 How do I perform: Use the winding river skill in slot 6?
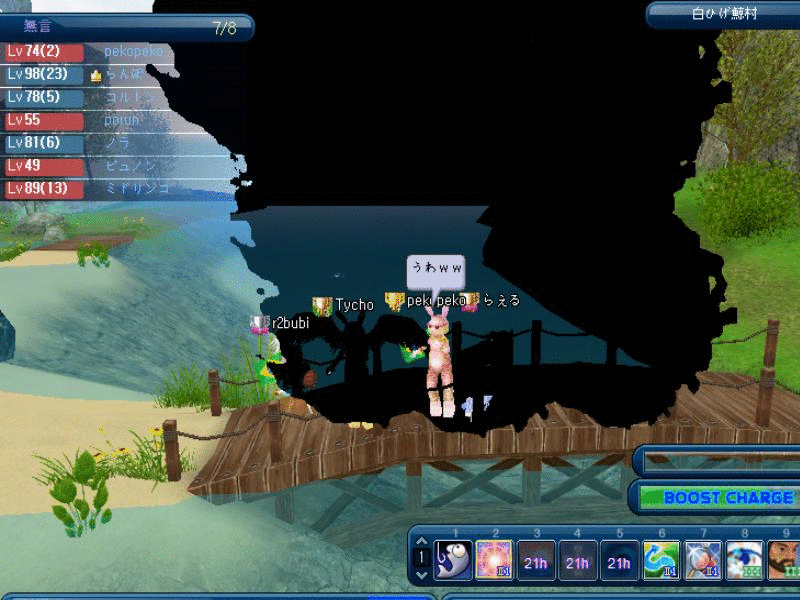click(x=661, y=561)
